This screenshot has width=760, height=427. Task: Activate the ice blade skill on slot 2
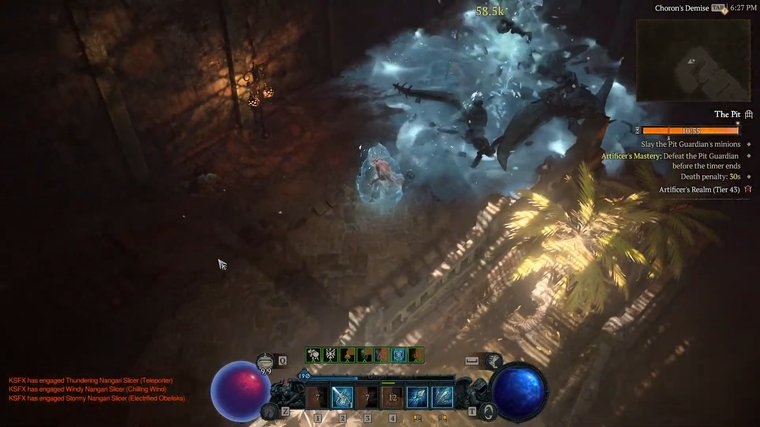click(x=342, y=397)
